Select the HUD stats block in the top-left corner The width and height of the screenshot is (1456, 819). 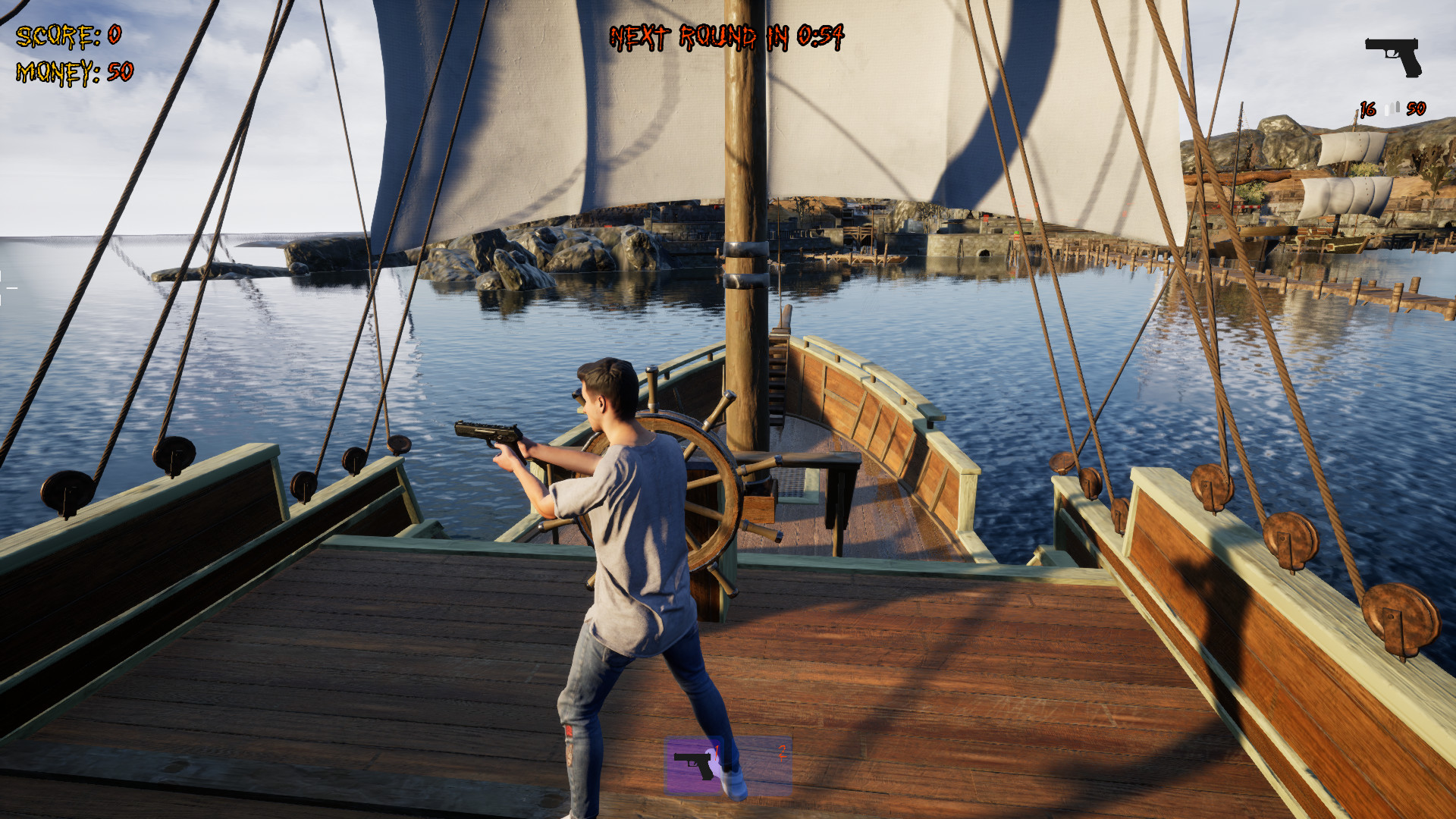tap(72, 52)
